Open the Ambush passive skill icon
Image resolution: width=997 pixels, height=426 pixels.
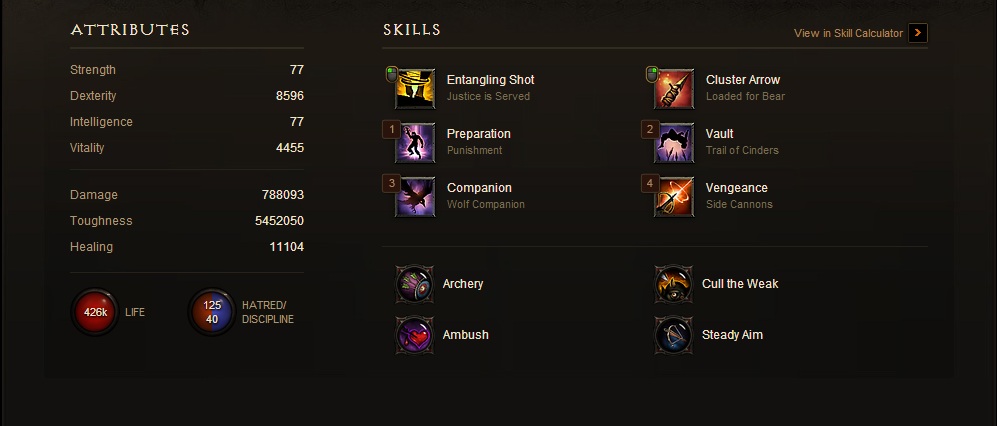(414, 335)
